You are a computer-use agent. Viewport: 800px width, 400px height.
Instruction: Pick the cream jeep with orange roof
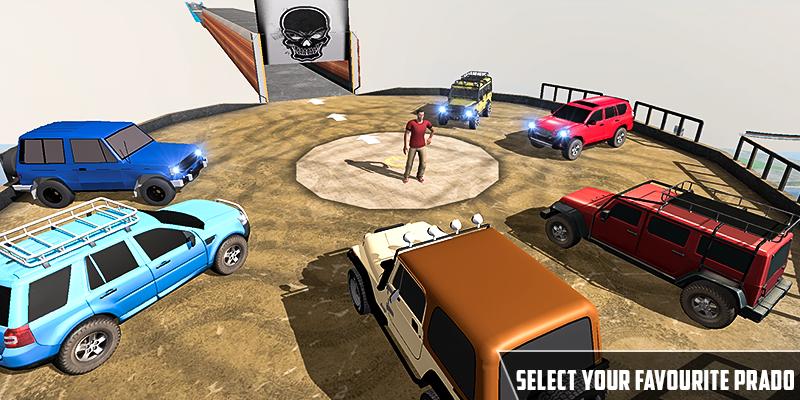pyautogui.click(x=470, y=310)
